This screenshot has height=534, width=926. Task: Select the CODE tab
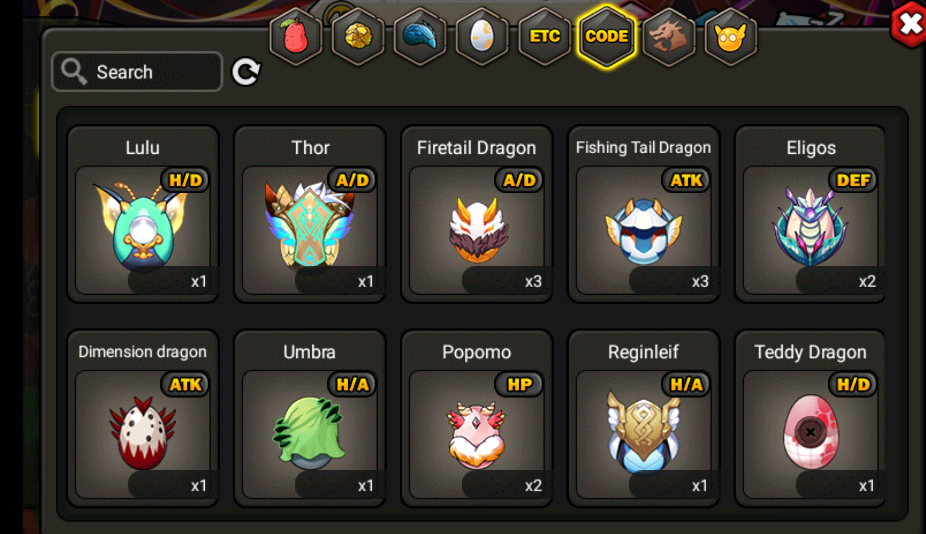coord(606,37)
